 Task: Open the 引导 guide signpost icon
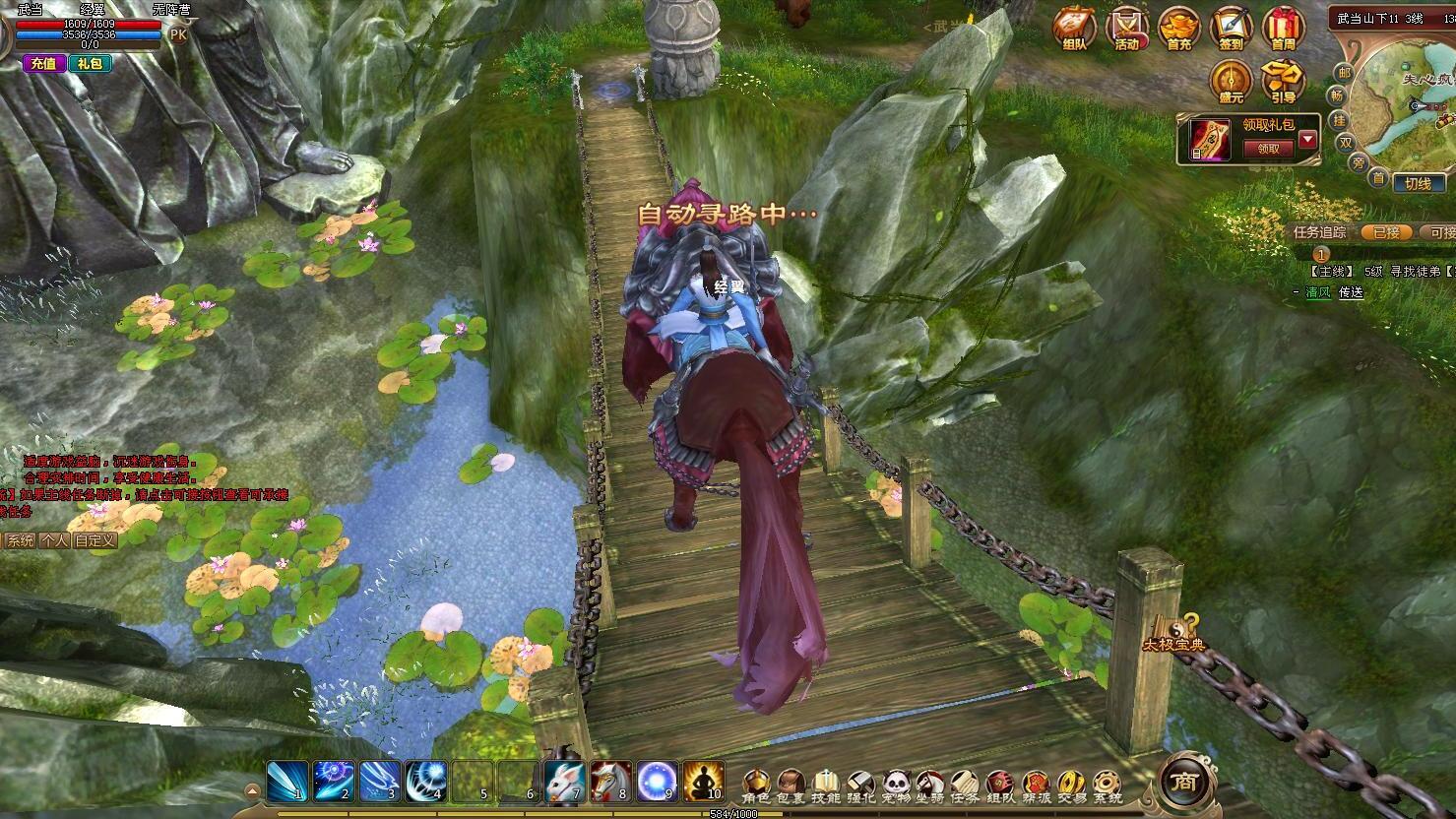(1283, 82)
